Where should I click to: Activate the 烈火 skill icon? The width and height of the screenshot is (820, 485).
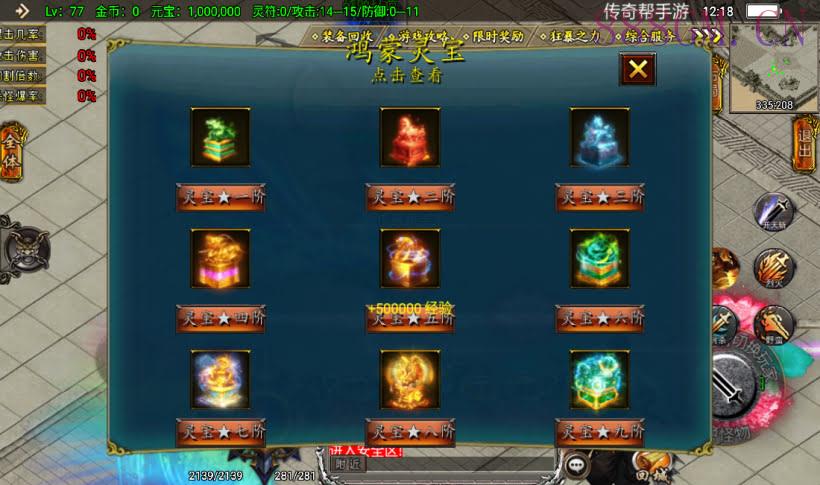pos(772,268)
